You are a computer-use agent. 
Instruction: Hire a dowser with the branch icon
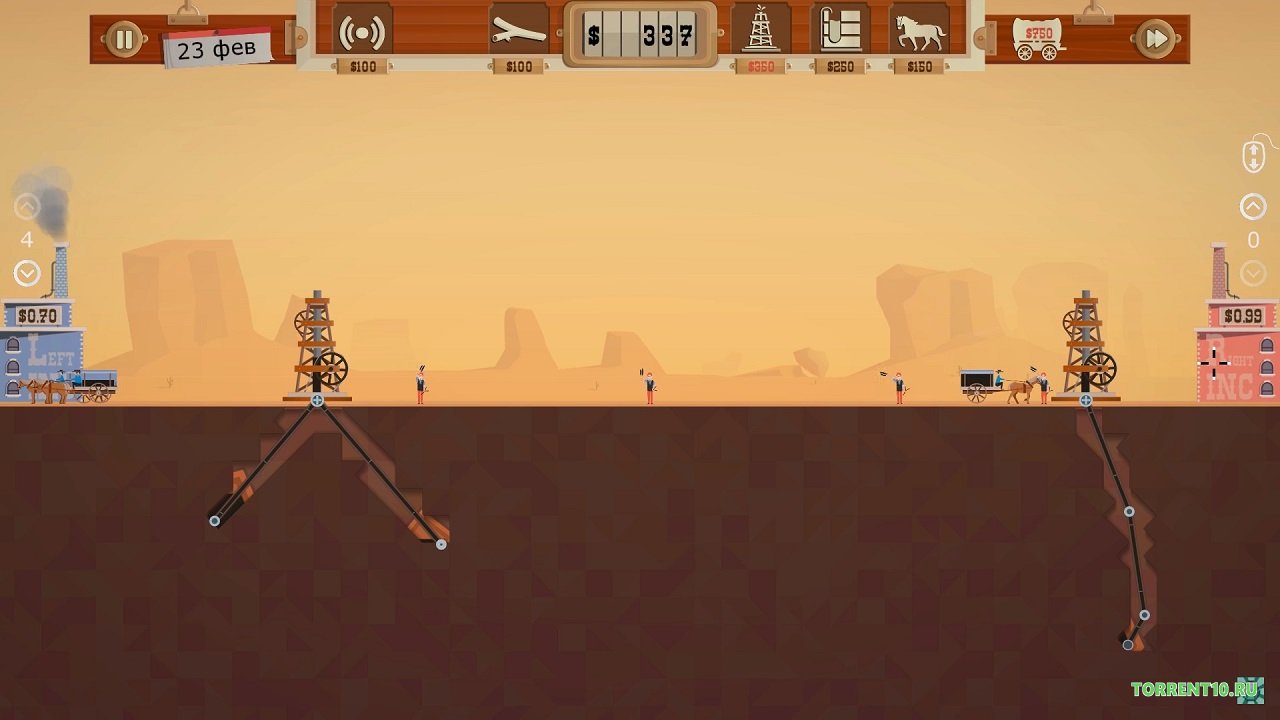coord(519,33)
